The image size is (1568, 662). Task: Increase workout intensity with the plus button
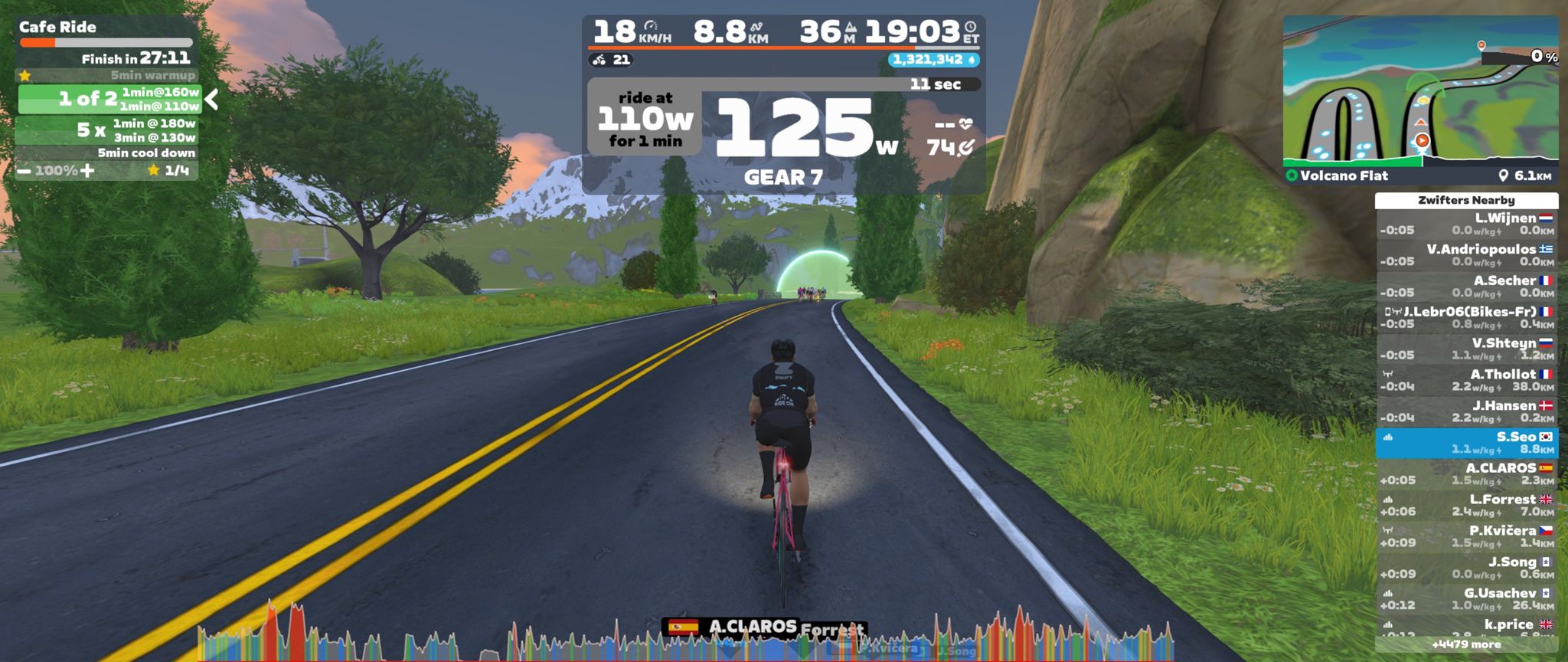(88, 170)
